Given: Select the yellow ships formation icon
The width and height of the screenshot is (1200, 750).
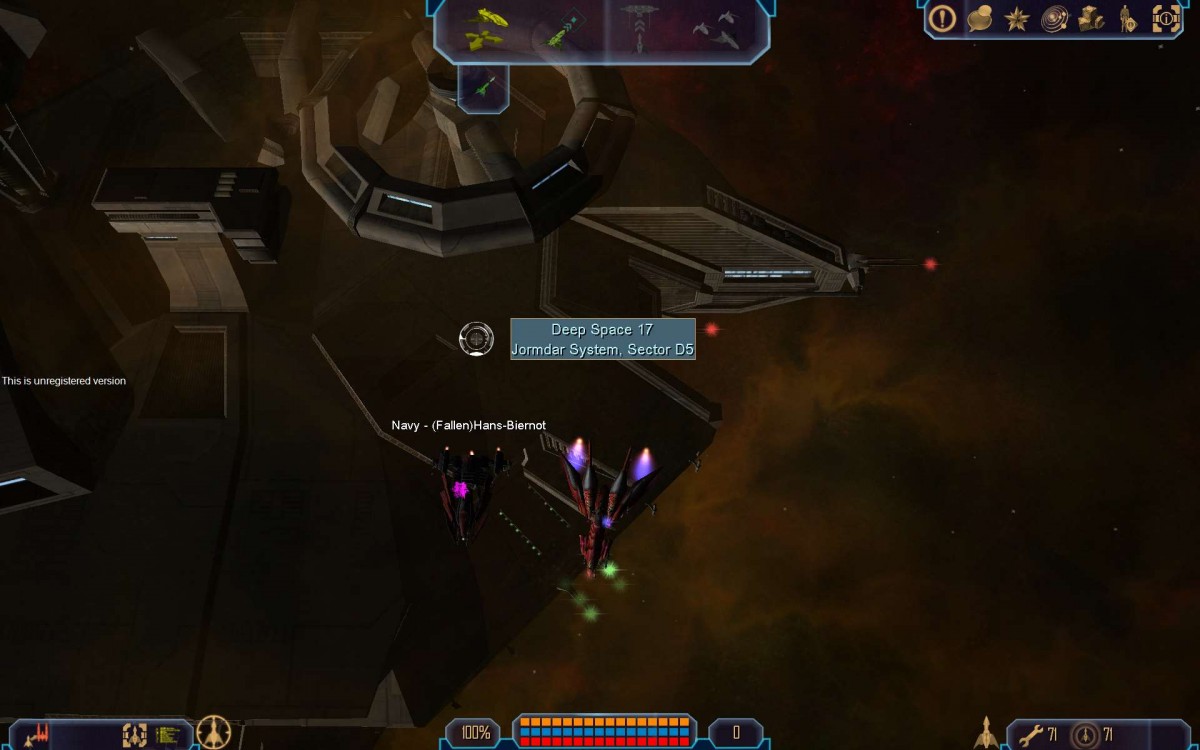Looking at the screenshot, I should tap(486, 27).
